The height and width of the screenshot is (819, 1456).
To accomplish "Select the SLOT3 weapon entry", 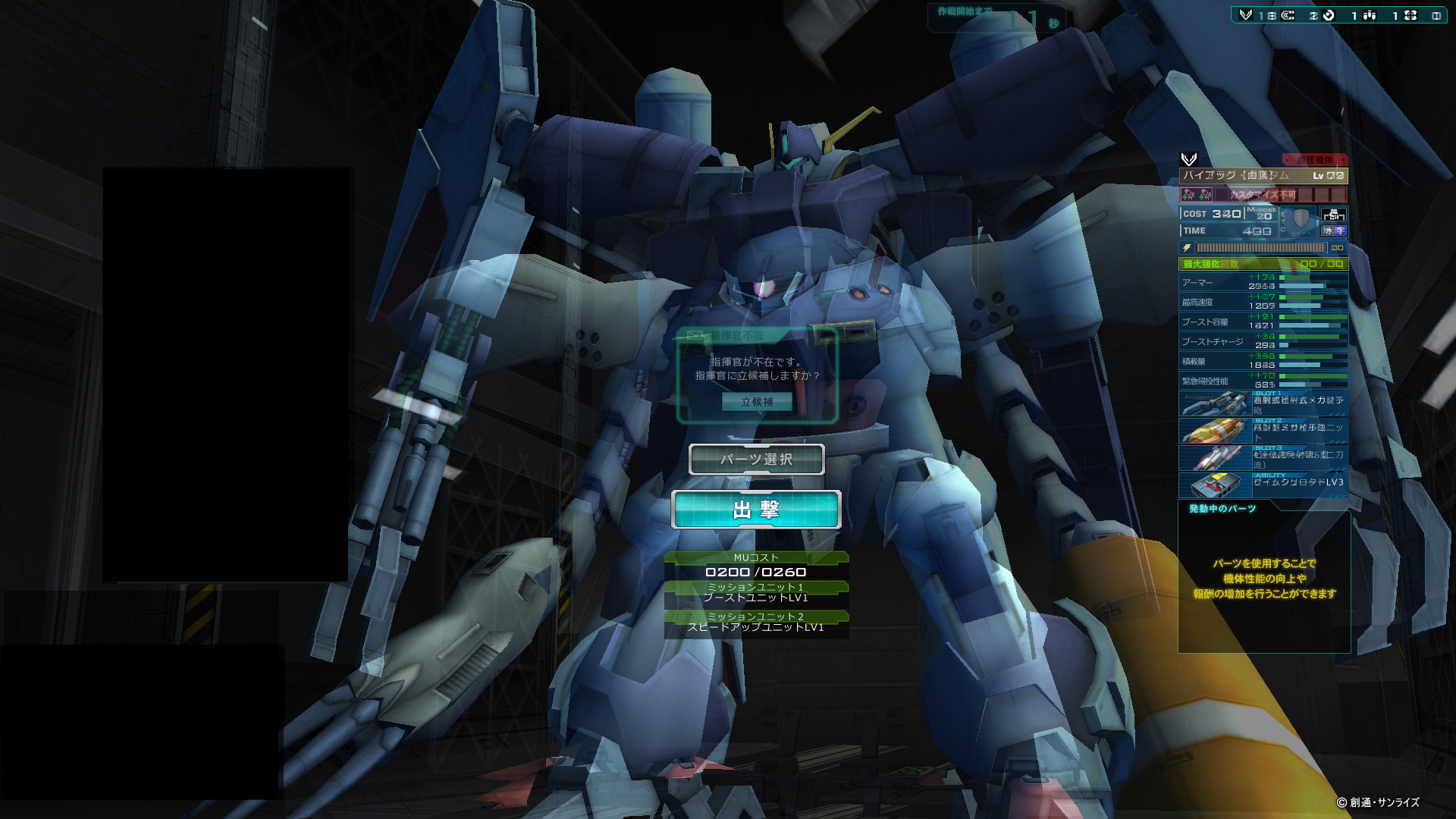I will click(x=1263, y=458).
